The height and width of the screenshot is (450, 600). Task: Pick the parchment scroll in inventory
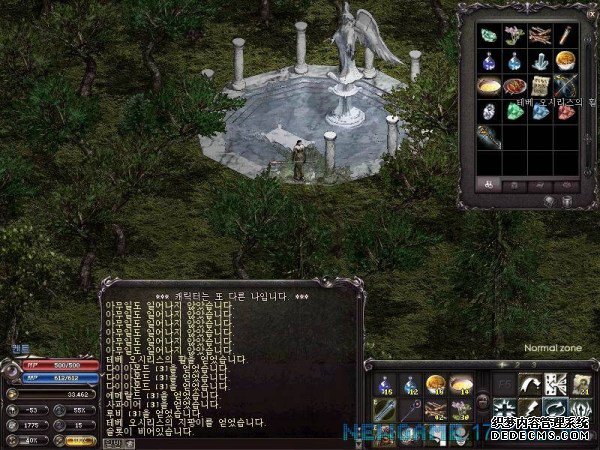(x=540, y=86)
